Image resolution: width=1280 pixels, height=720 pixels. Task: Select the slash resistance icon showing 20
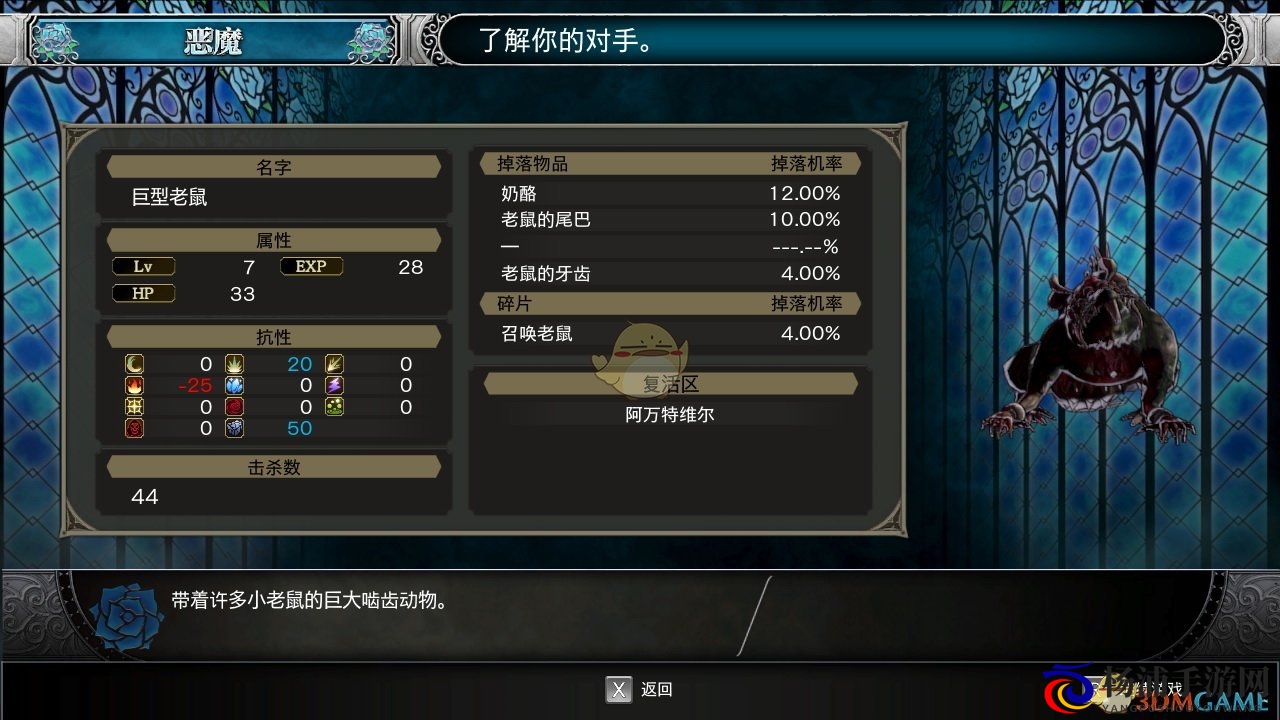[x=234, y=364]
